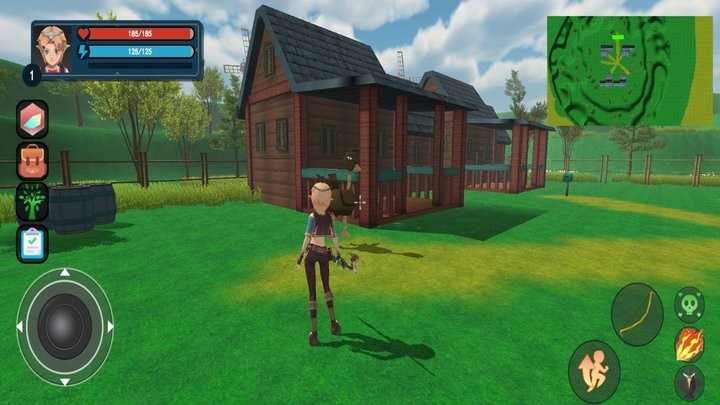Cast the flaming fire skill
720x405 pixels.
pos(689,344)
